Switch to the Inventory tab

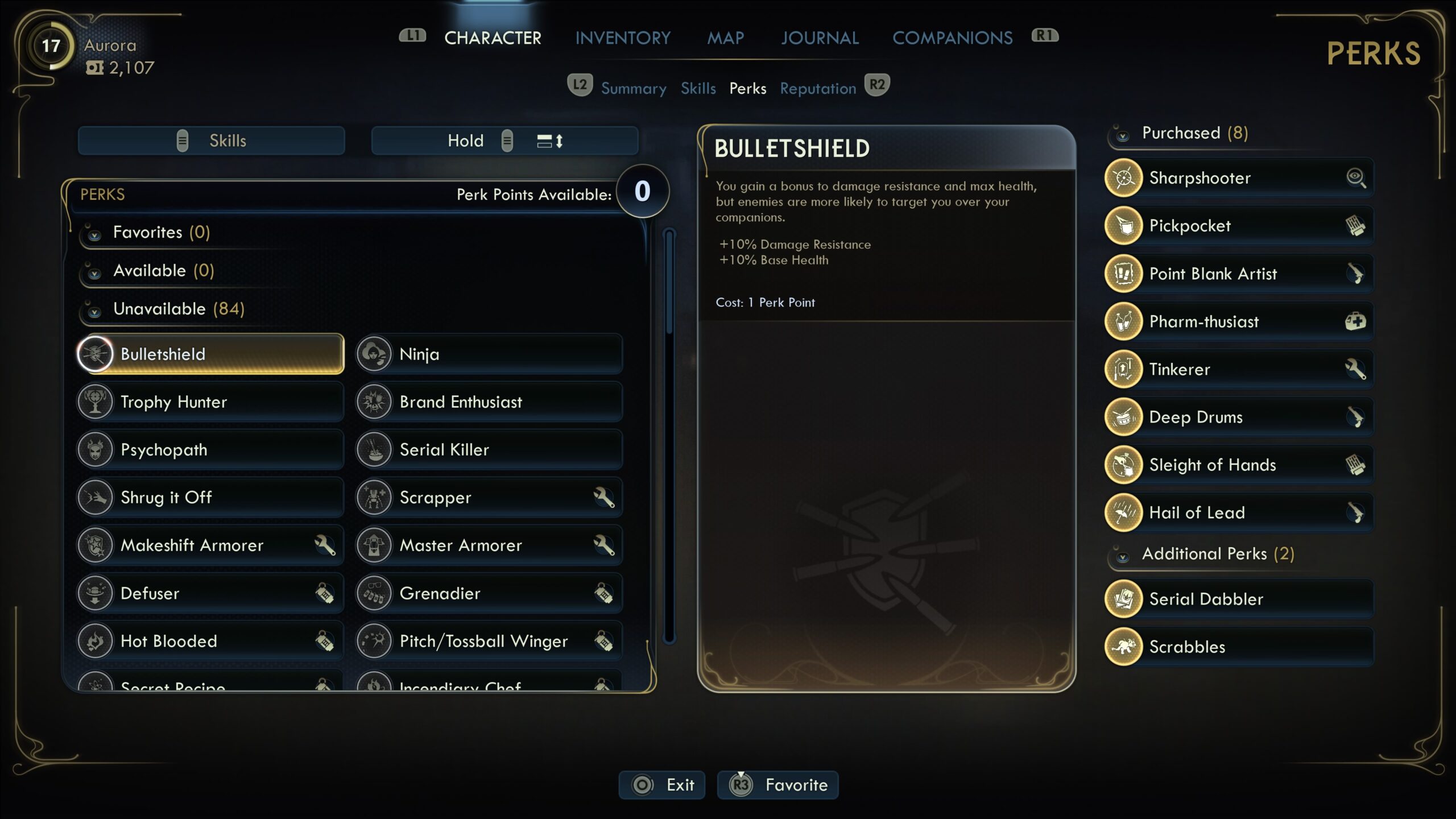tap(623, 38)
